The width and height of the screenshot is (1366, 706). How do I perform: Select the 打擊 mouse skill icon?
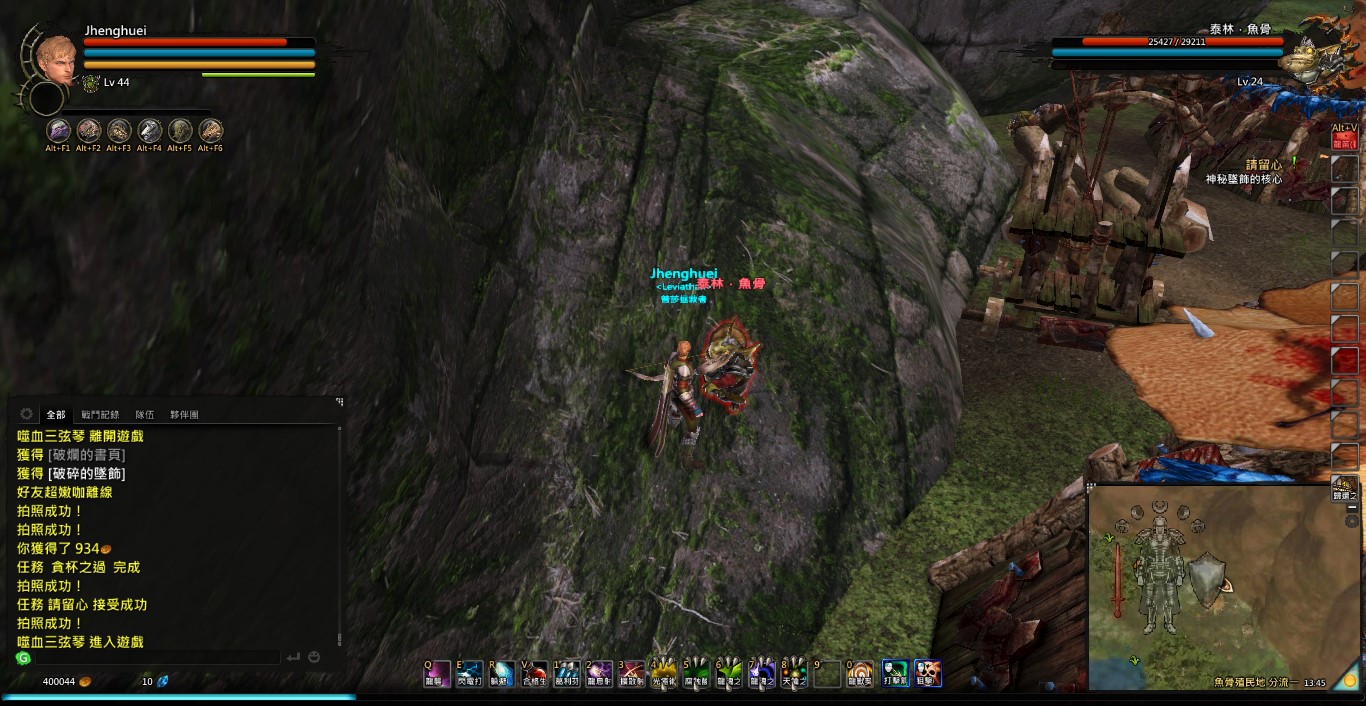(895, 673)
